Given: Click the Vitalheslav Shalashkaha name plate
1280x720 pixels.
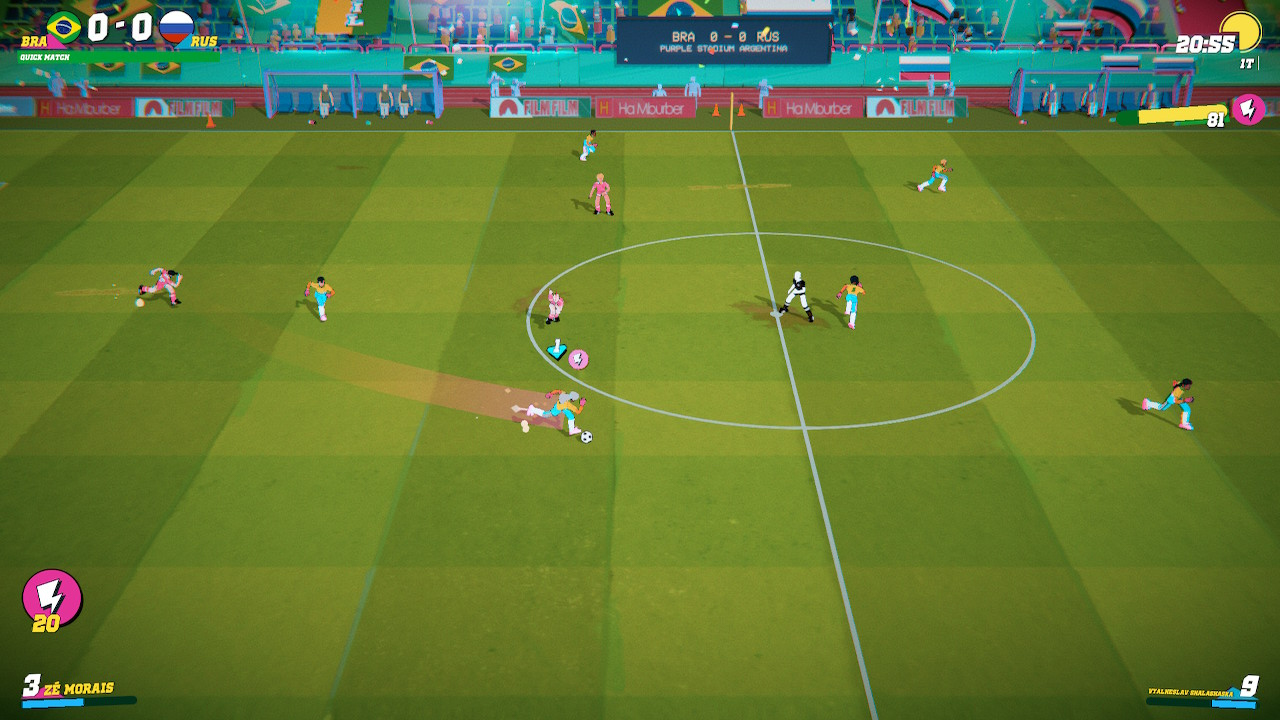Looking at the screenshot, I should coord(1190,691).
